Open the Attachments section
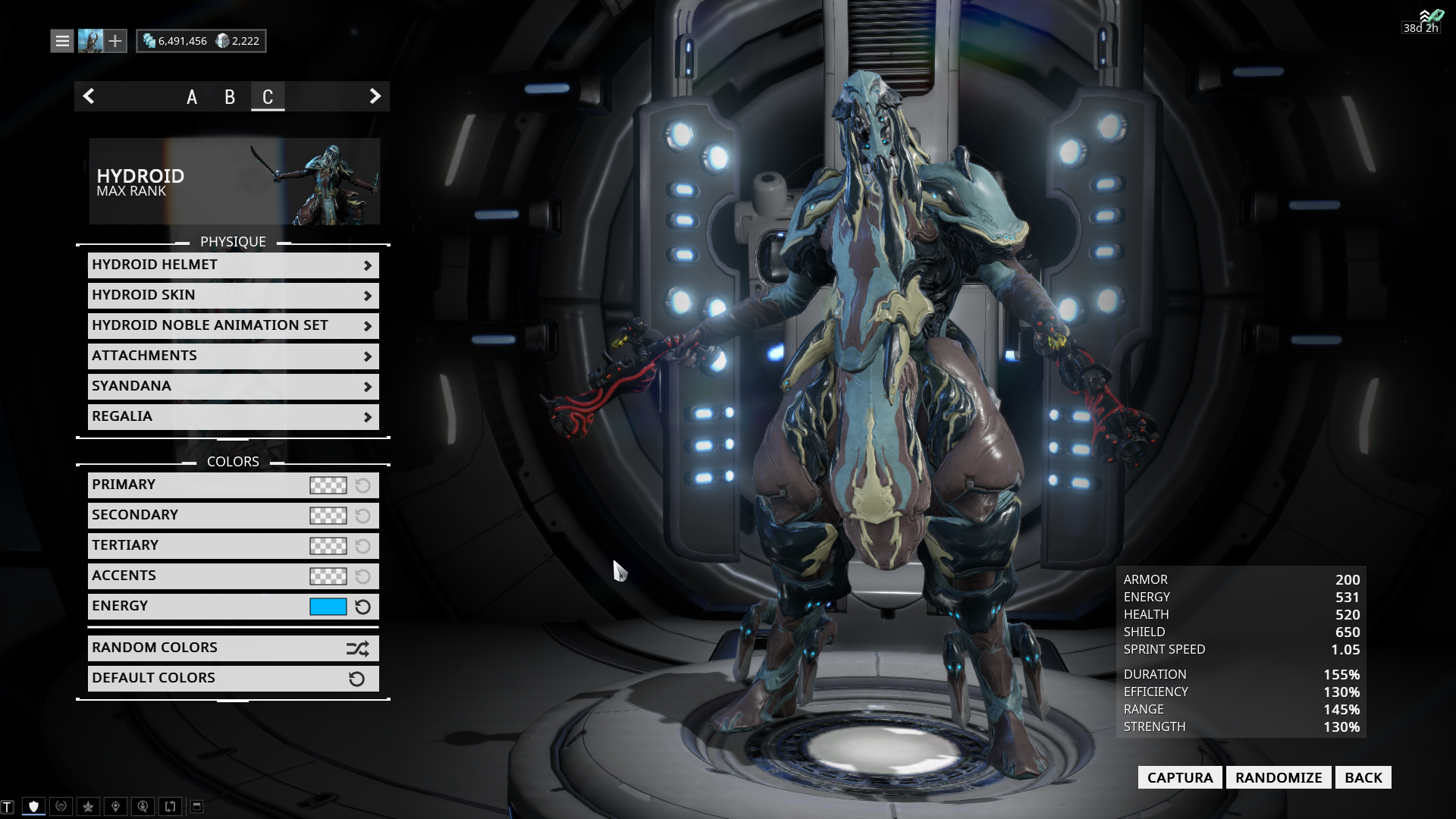 [233, 355]
